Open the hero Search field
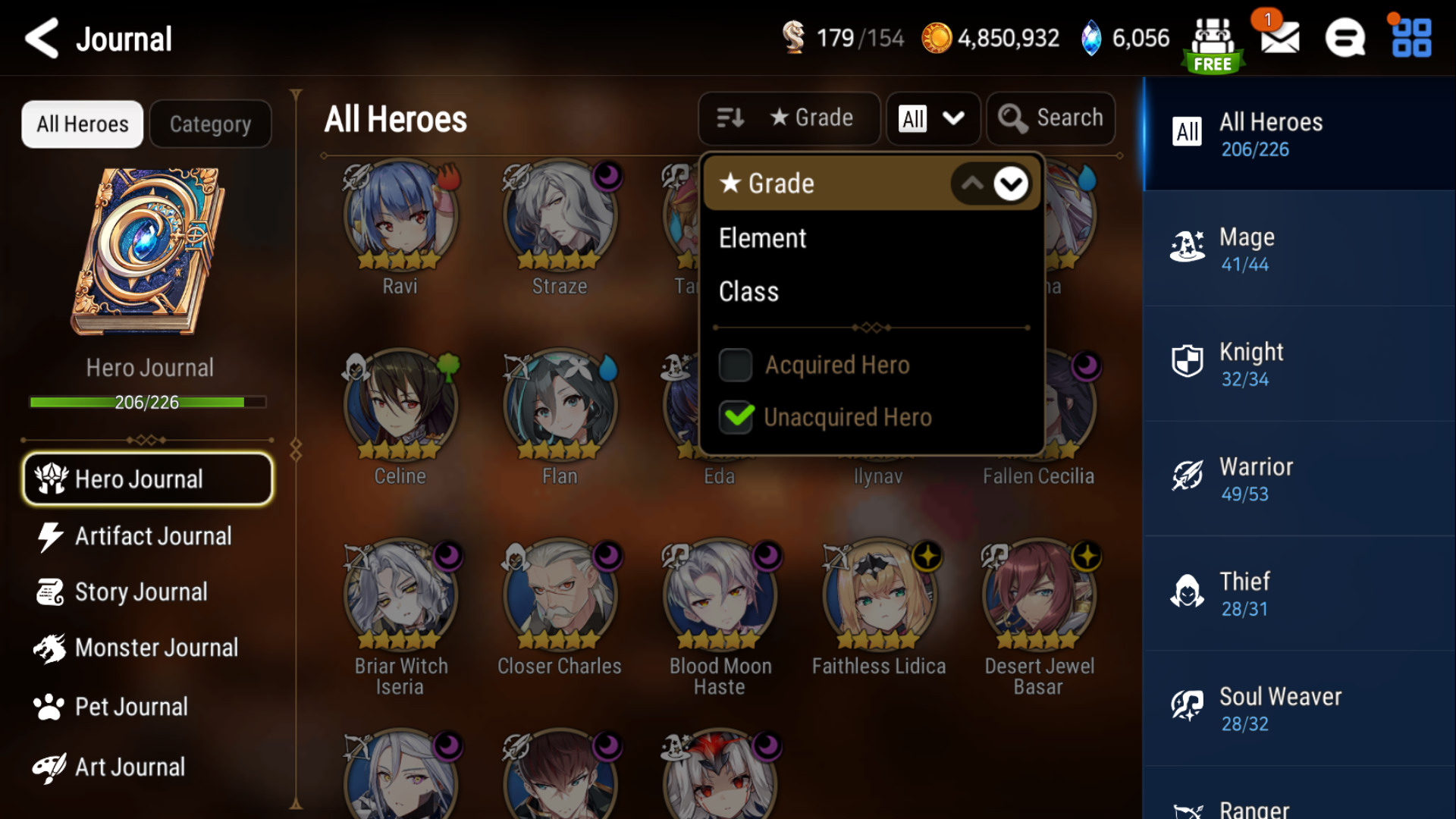The height and width of the screenshot is (819, 1456). [1051, 118]
